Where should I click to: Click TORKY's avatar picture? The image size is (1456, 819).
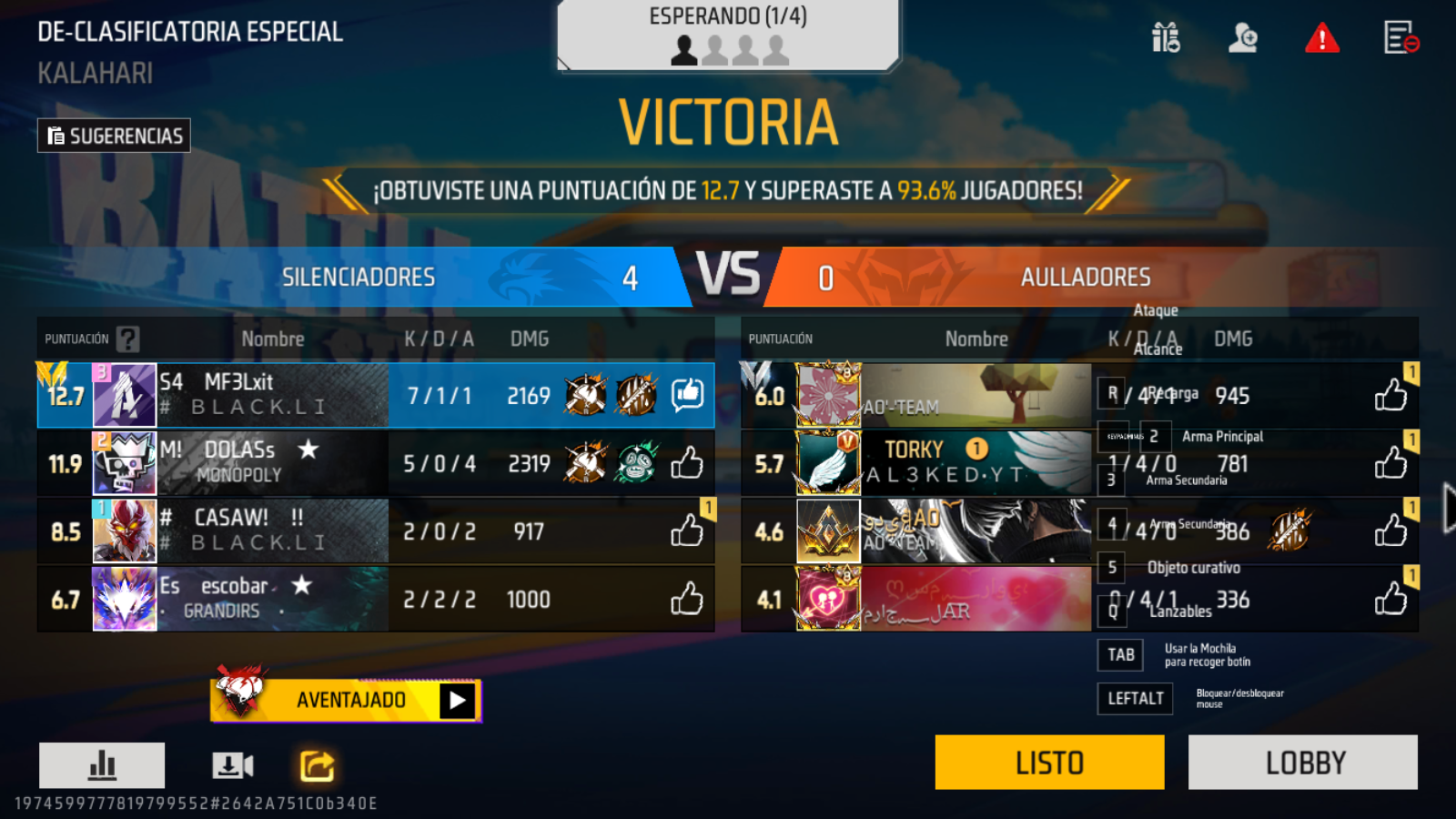click(829, 463)
